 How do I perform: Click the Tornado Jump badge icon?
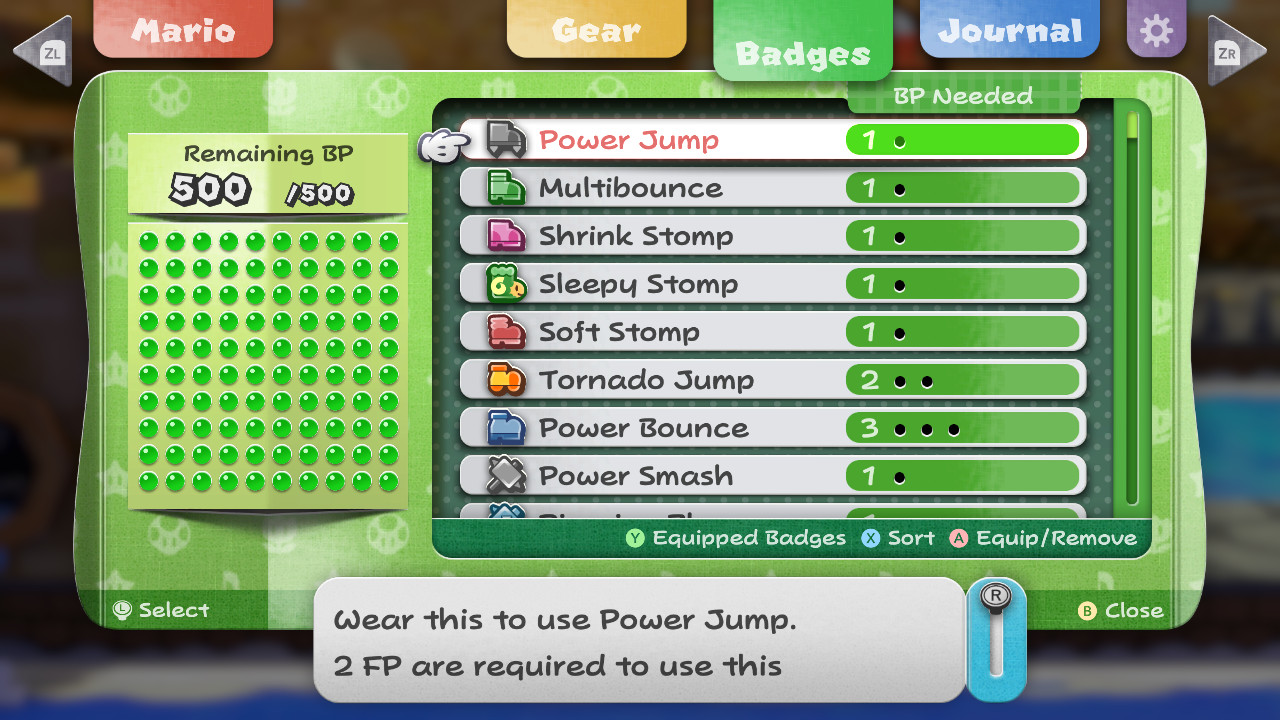coord(506,379)
